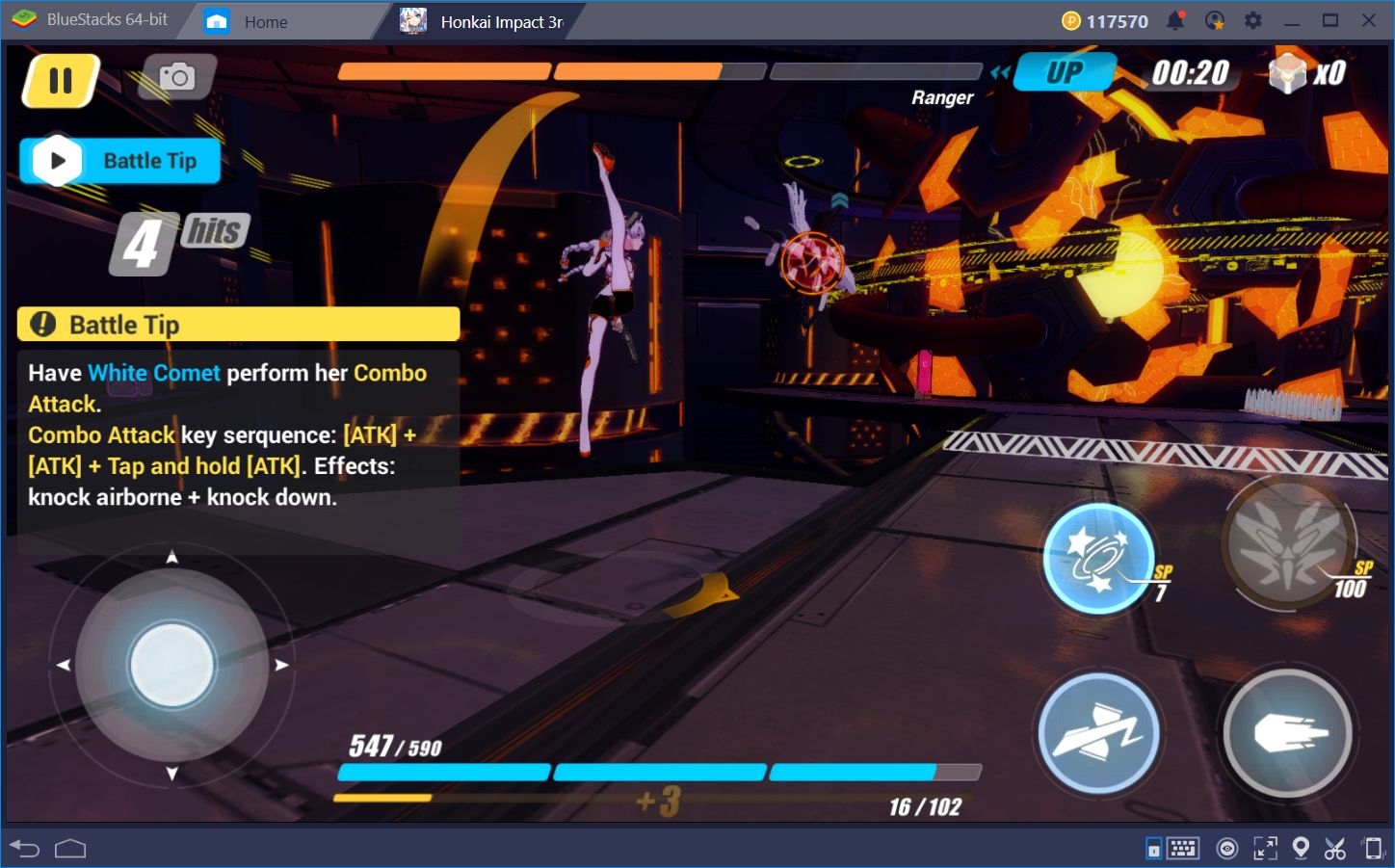
Task: Take a screenshot with the camera icon
Action: [x=177, y=76]
